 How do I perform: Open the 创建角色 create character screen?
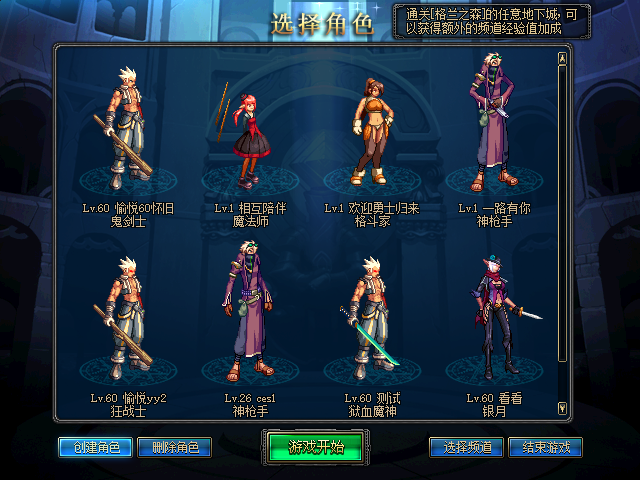pyautogui.click(x=89, y=447)
